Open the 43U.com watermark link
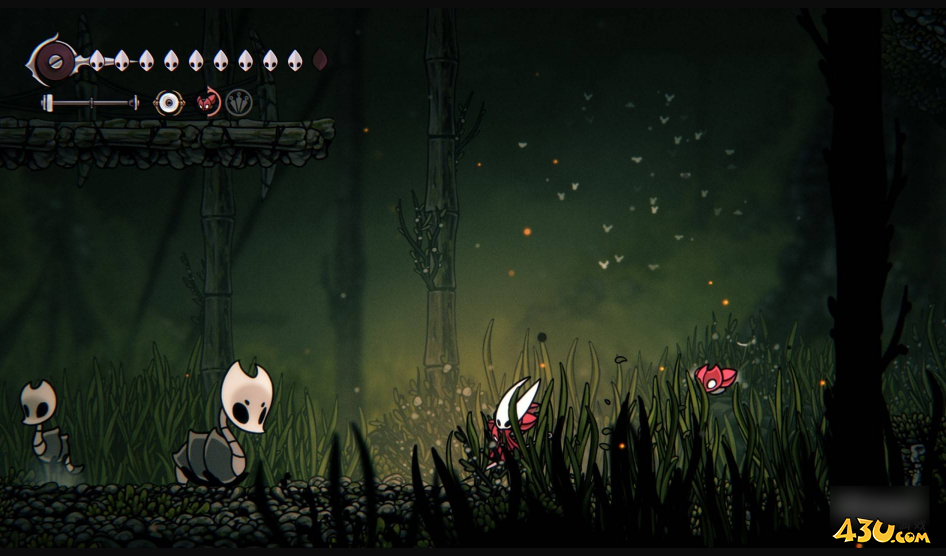 pos(881,531)
